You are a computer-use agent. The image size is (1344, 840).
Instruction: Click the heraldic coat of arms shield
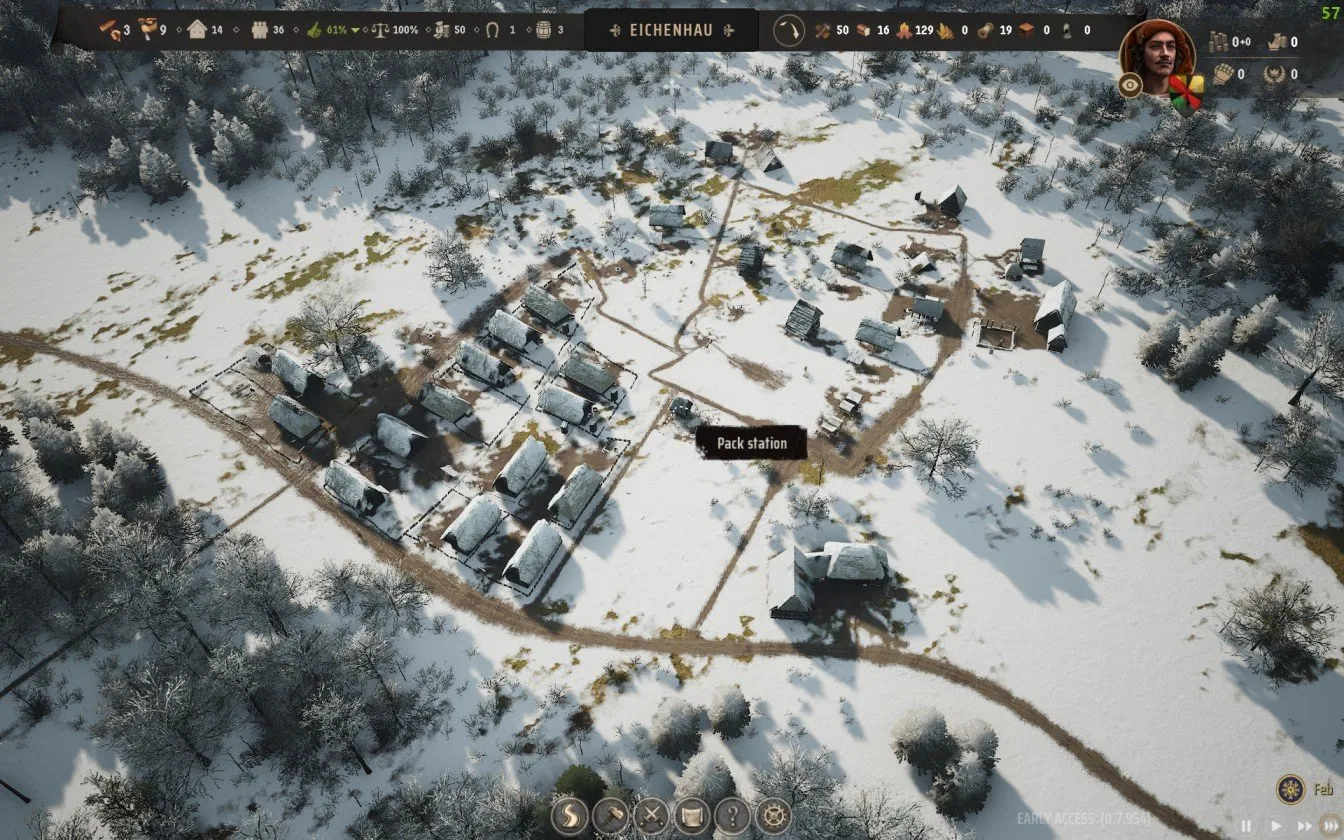1186,93
